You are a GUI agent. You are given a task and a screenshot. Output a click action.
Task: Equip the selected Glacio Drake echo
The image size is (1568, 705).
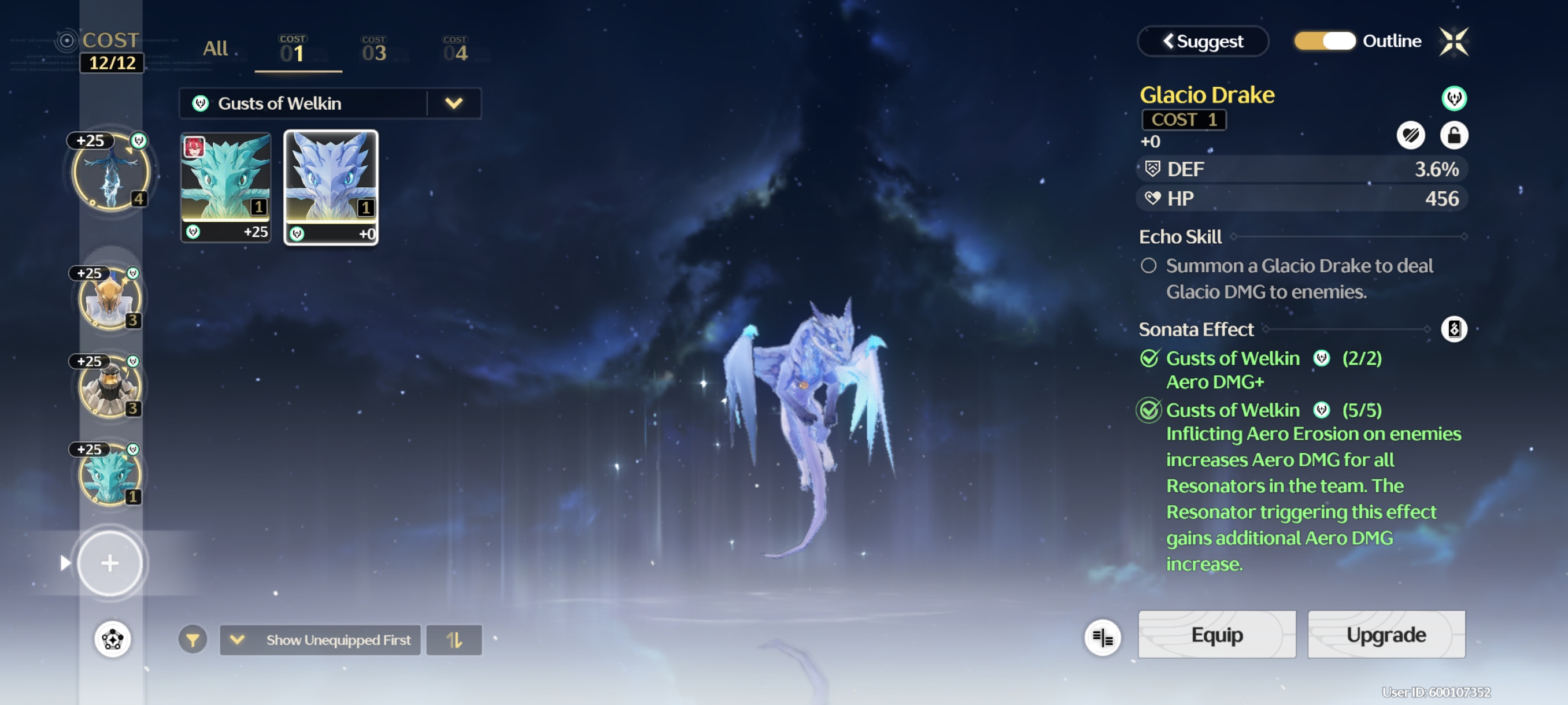[x=1216, y=634]
